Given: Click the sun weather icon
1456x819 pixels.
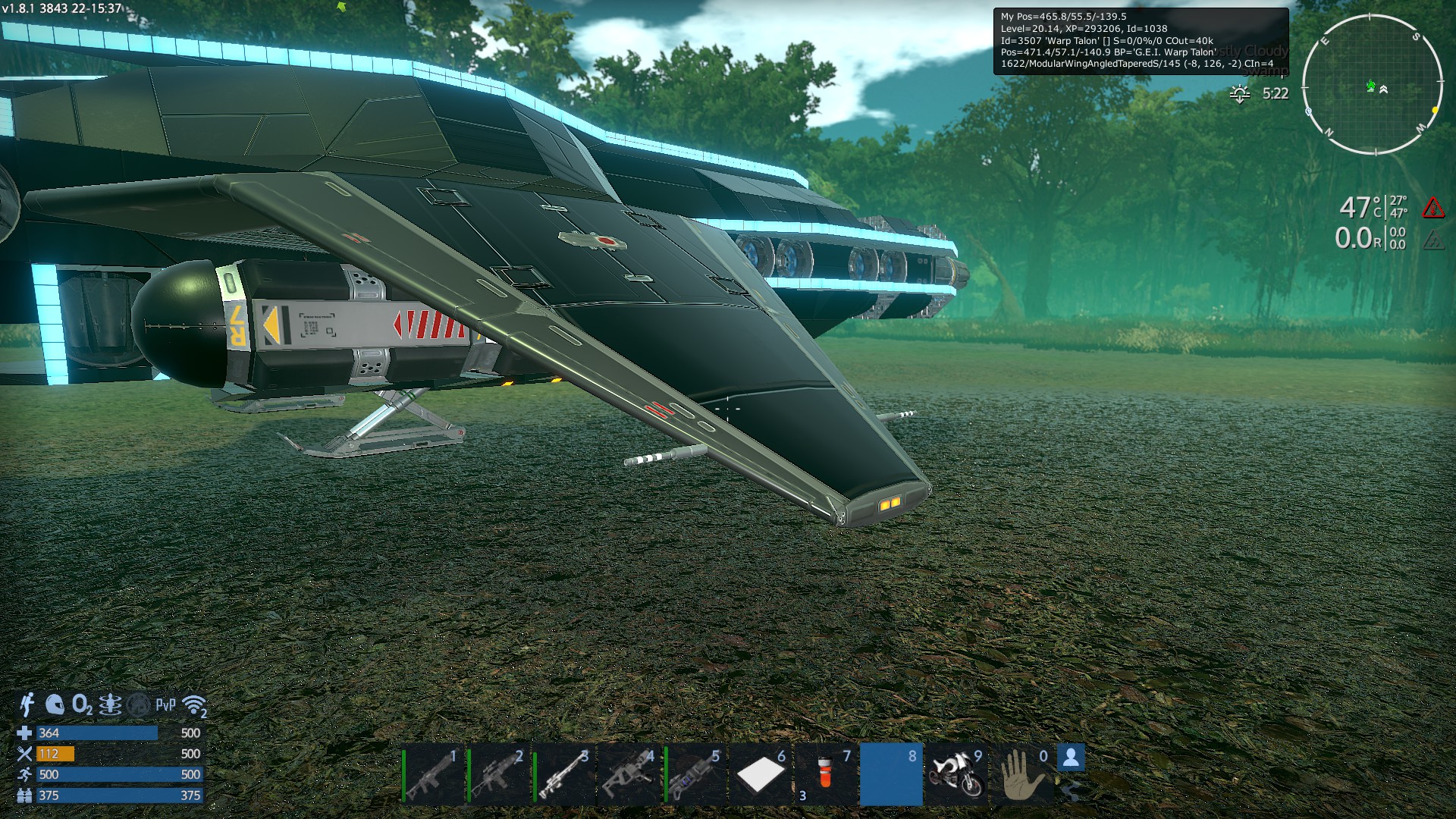Looking at the screenshot, I should 1240,94.
